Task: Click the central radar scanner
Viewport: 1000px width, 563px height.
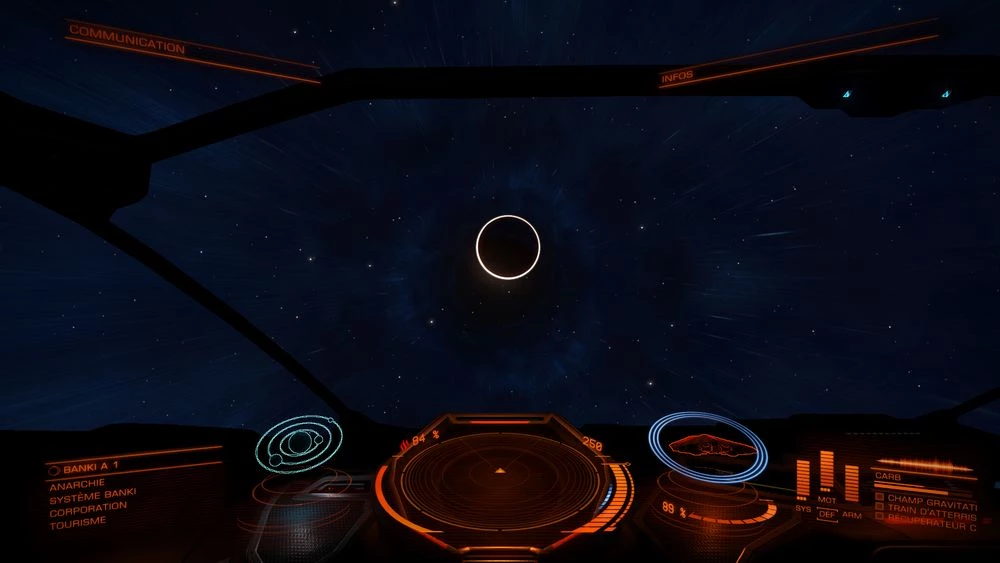Action: pos(498,477)
